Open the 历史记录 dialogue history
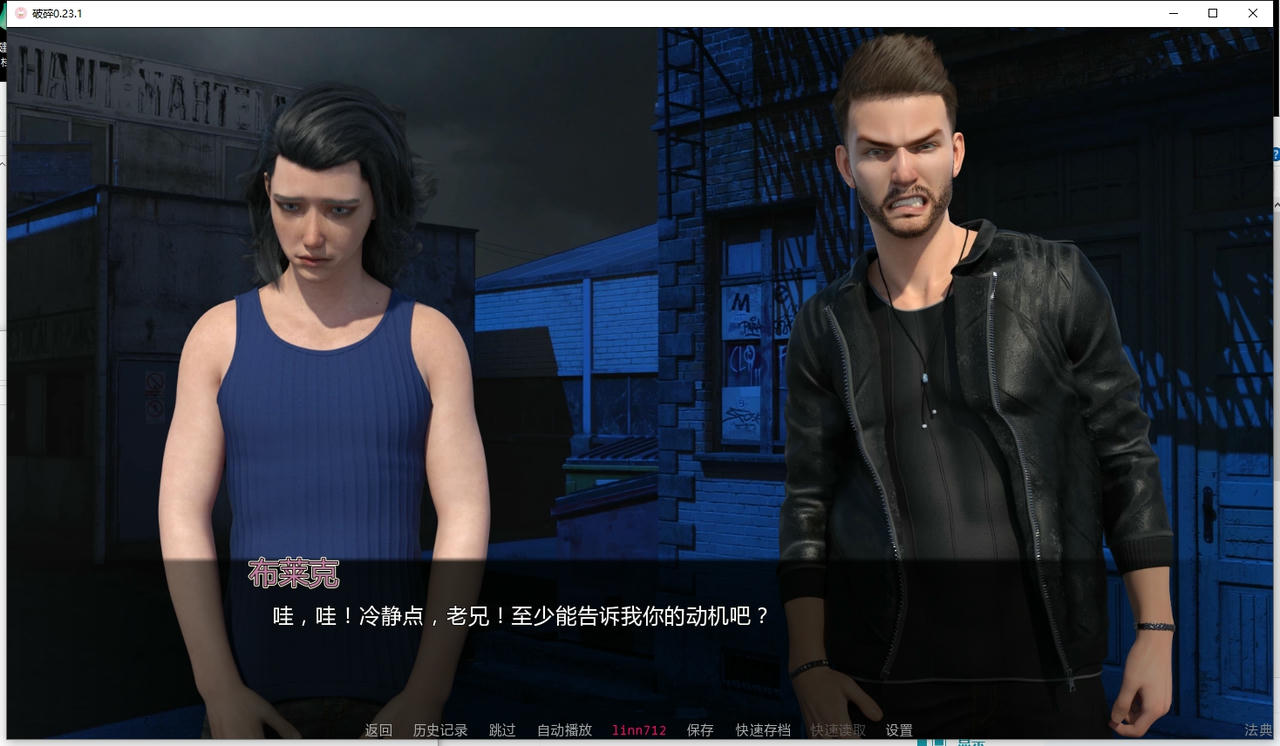 coord(438,730)
